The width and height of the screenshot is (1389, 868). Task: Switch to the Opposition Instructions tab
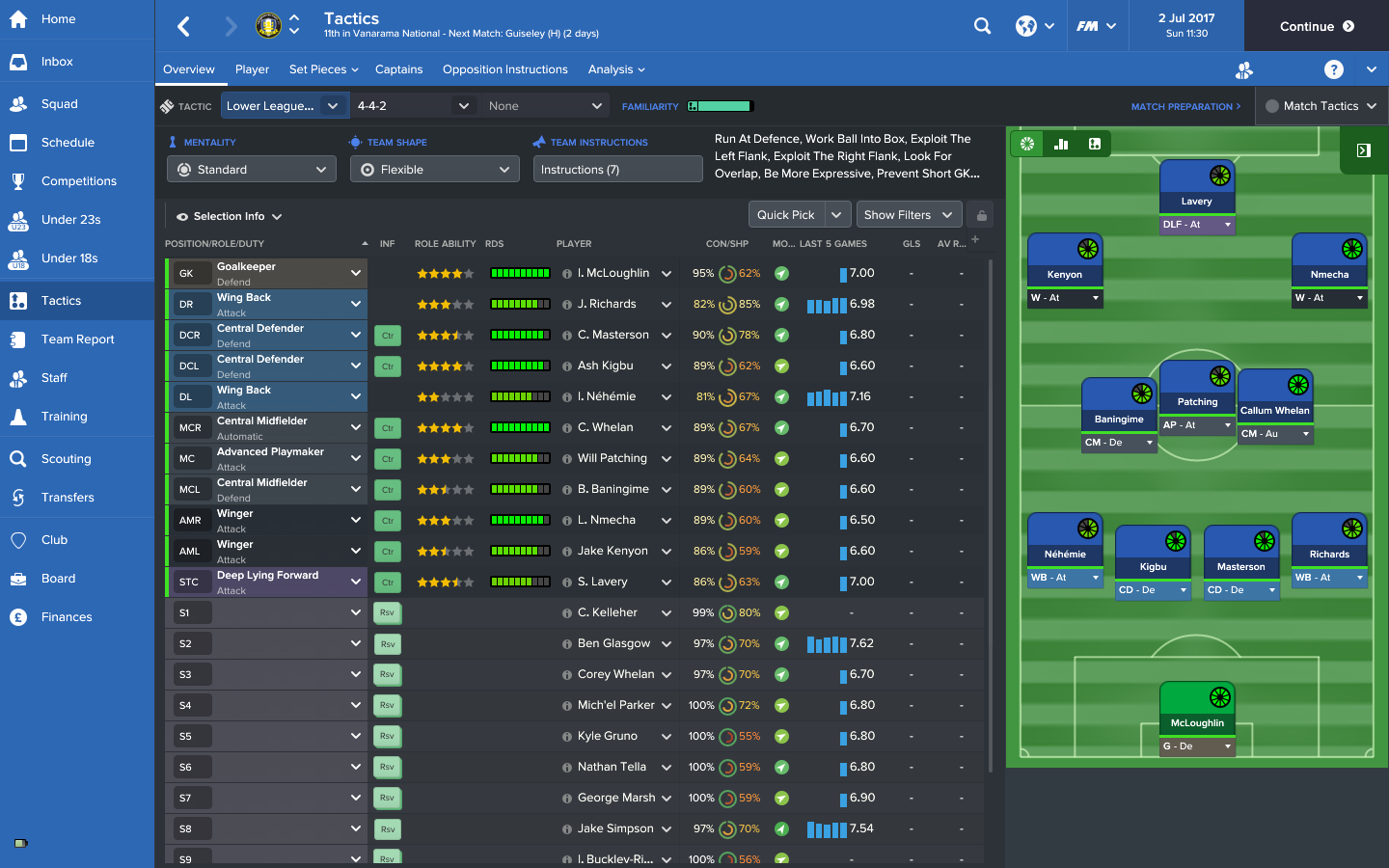504,69
